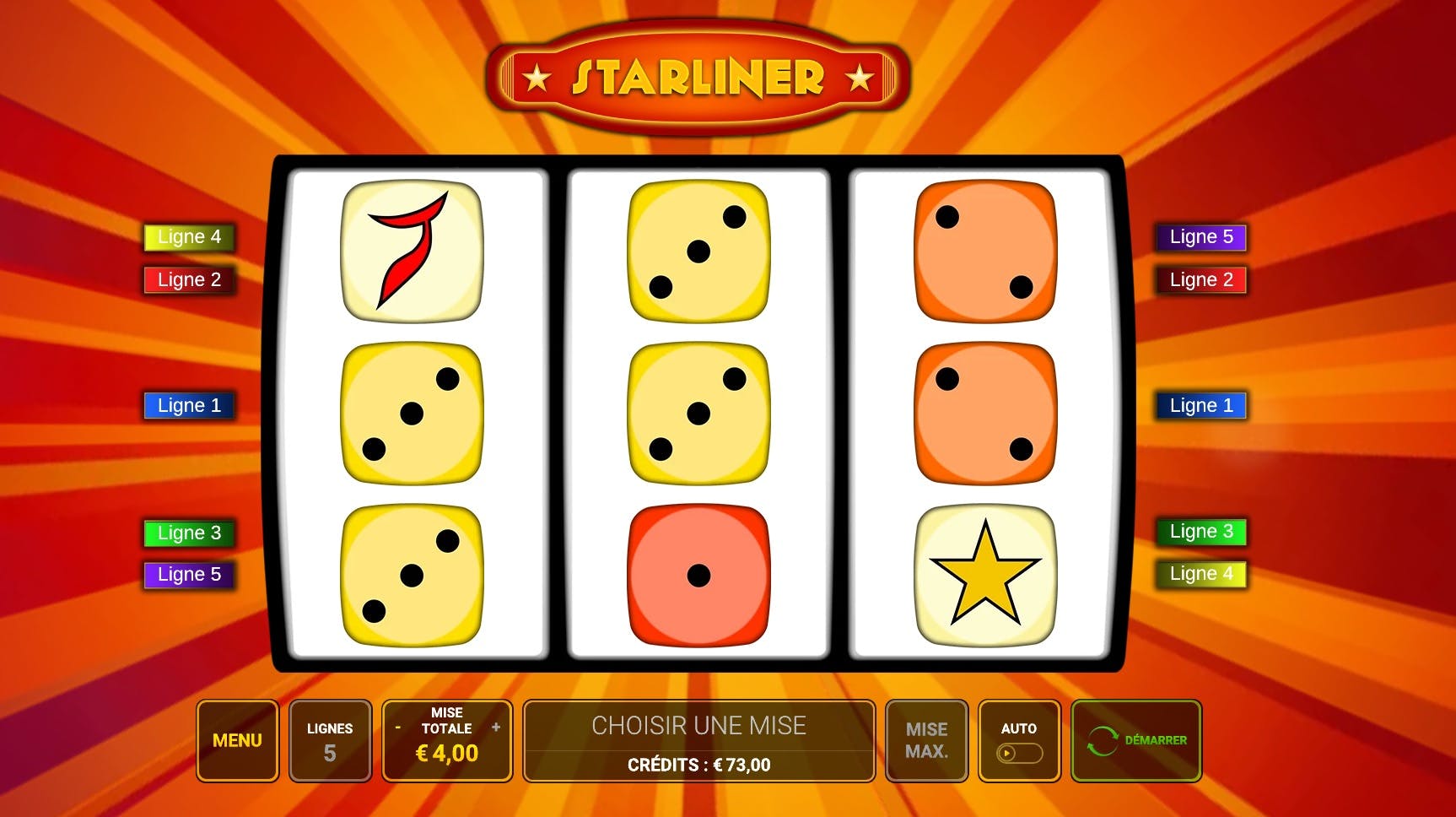The height and width of the screenshot is (817, 1456).
Task: Click the LIGNES selector showing 5
Action: pyautogui.click(x=330, y=740)
